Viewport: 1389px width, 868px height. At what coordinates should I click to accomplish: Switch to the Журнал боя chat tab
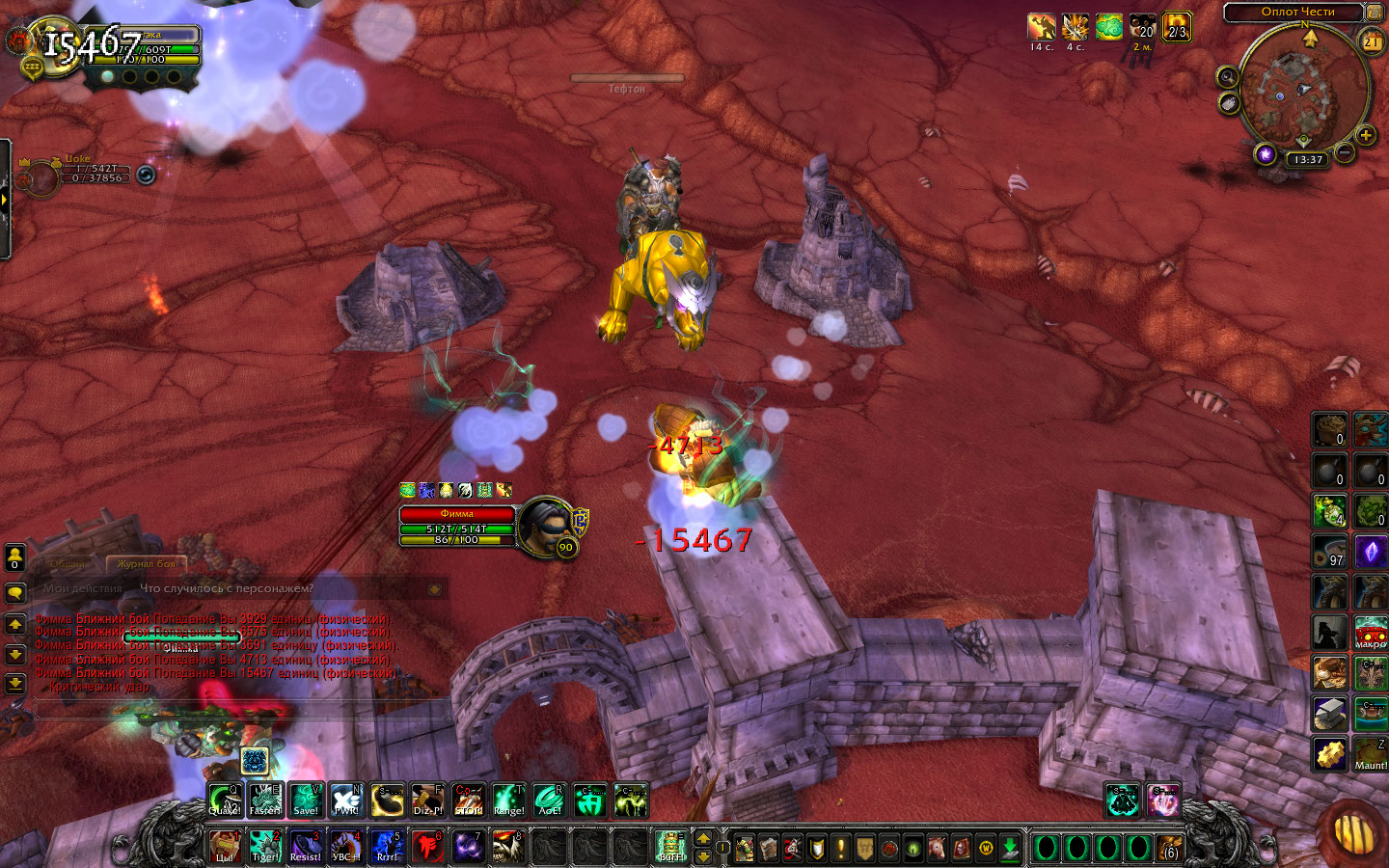point(147,563)
